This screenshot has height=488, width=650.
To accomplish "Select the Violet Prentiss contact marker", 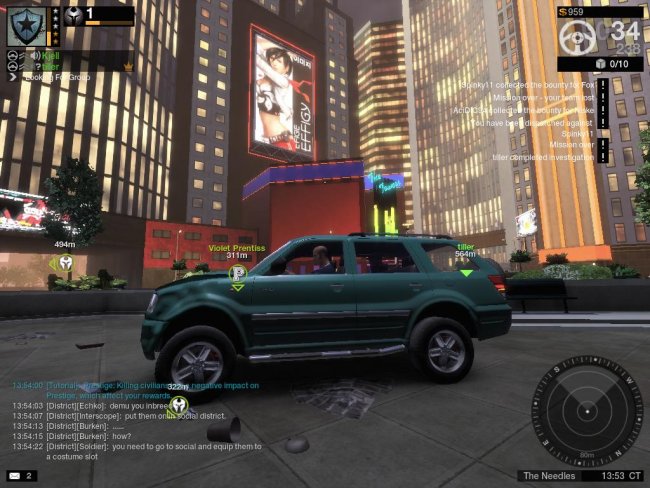I will [237, 273].
